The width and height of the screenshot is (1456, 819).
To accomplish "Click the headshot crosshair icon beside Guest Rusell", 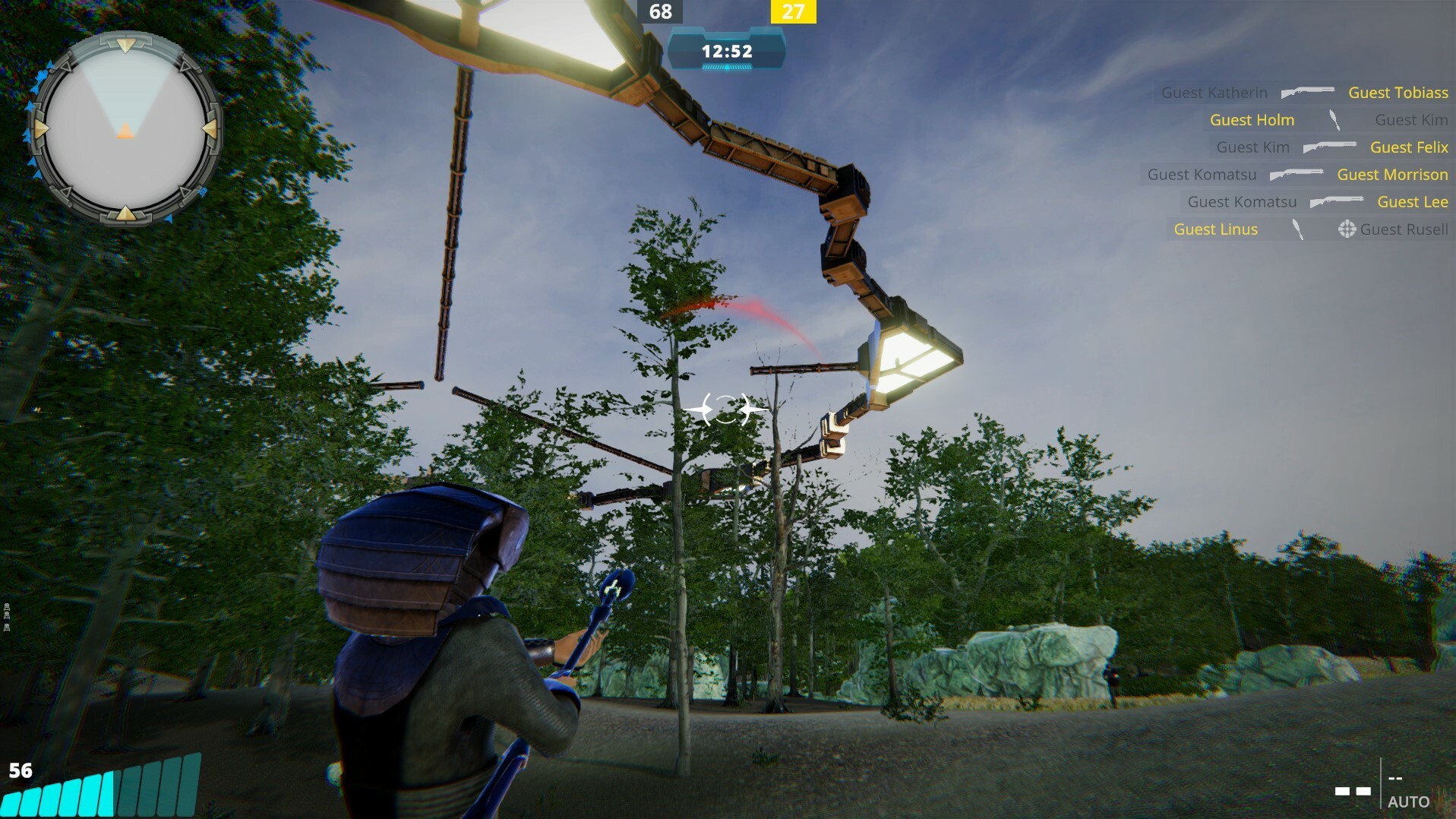I will (x=1347, y=229).
